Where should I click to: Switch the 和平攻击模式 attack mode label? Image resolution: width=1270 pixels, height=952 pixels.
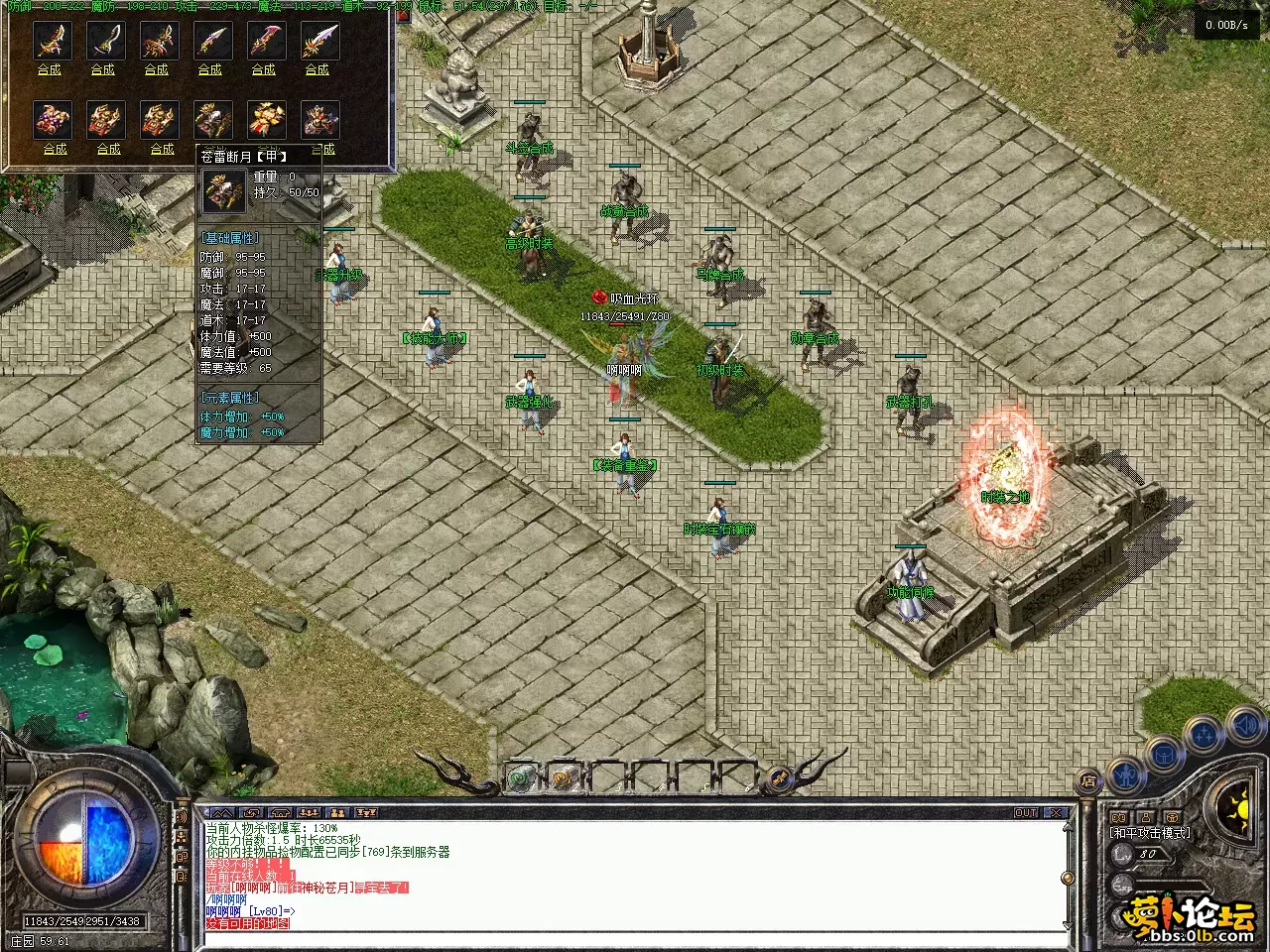pos(1150,833)
